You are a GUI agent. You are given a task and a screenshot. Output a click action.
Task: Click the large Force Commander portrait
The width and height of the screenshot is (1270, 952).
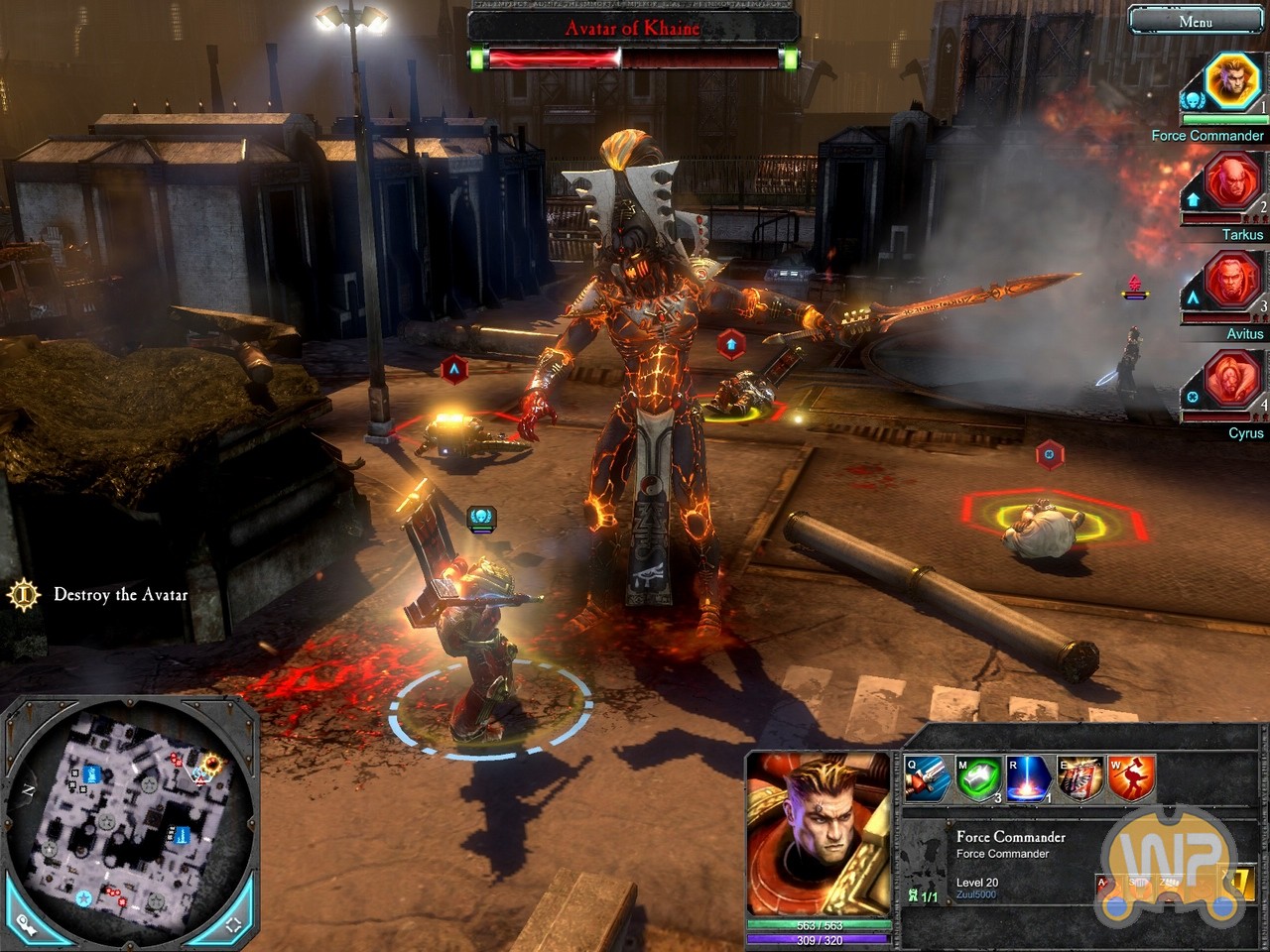[x=819, y=833]
